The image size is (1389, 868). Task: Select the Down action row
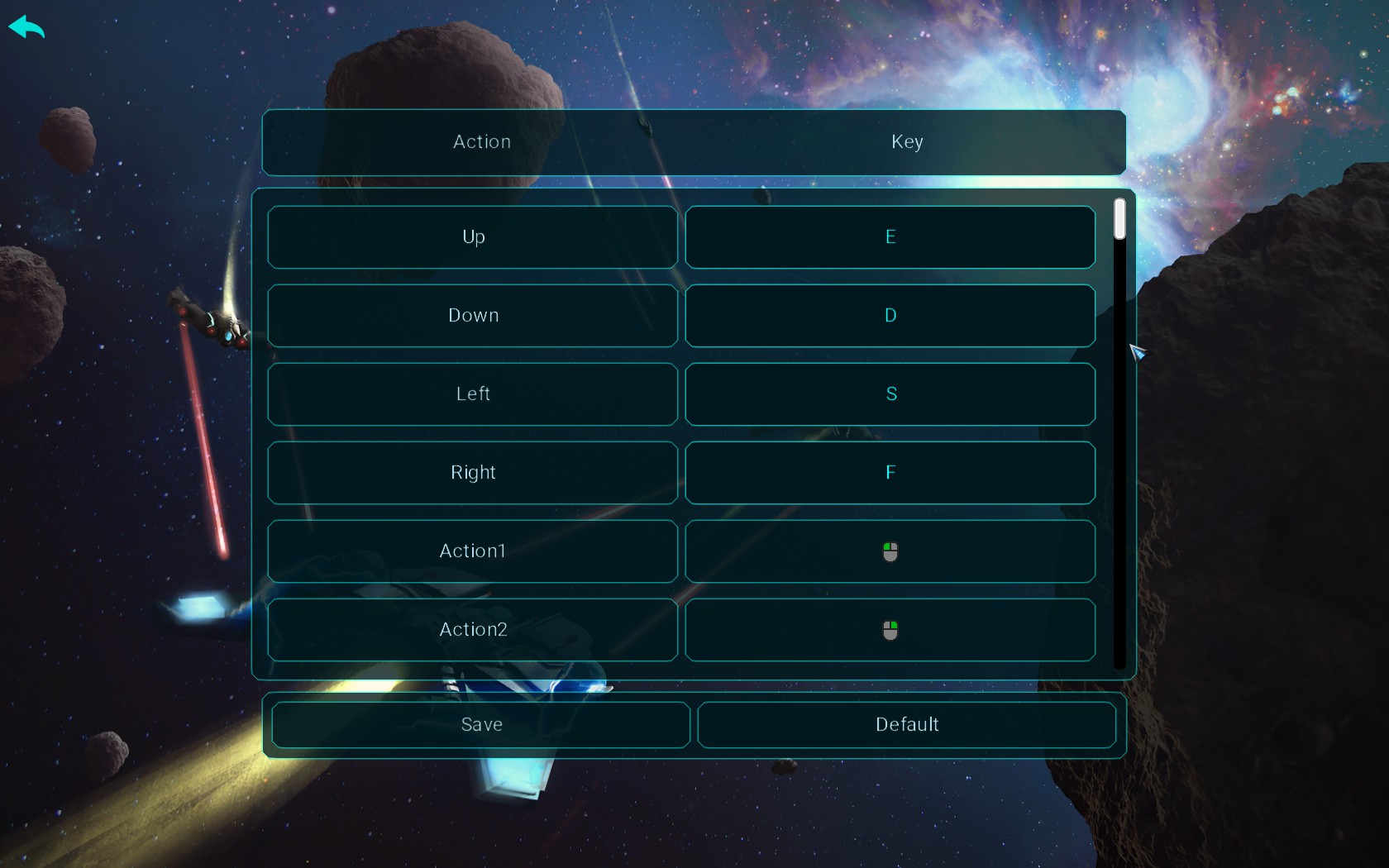pyautogui.click(x=472, y=315)
